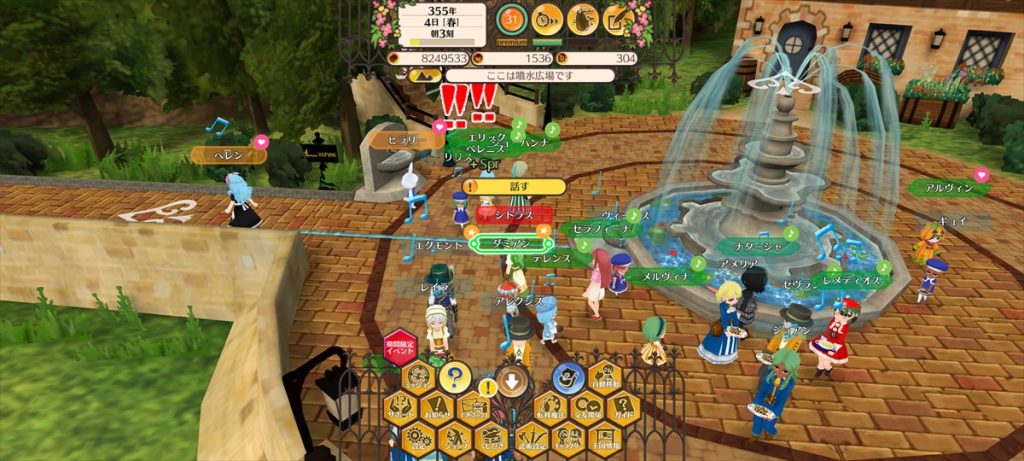Screen dimensions: 1024x461
Task: Open the pencil note icon
Action: coord(618,17)
